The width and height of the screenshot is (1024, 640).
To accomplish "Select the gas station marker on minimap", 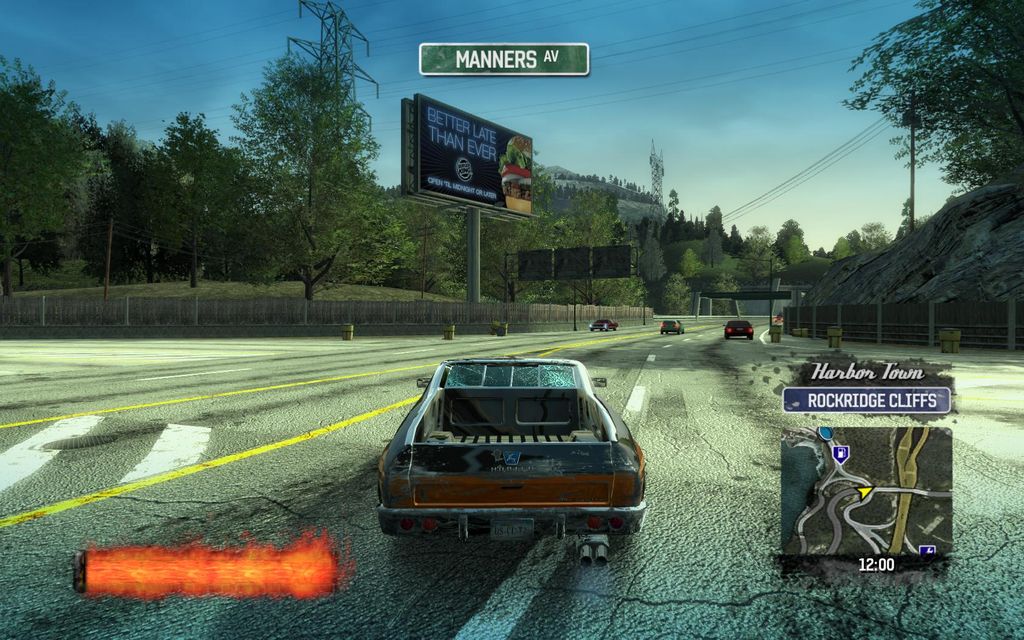I will [x=839, y=453].
